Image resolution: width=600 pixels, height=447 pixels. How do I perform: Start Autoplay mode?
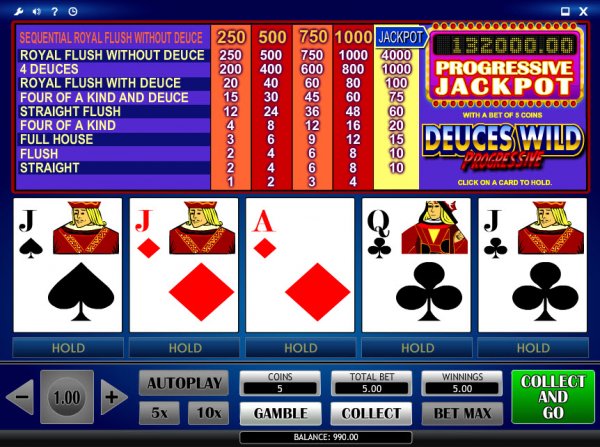pyautogui.click(x=180, y=383)
